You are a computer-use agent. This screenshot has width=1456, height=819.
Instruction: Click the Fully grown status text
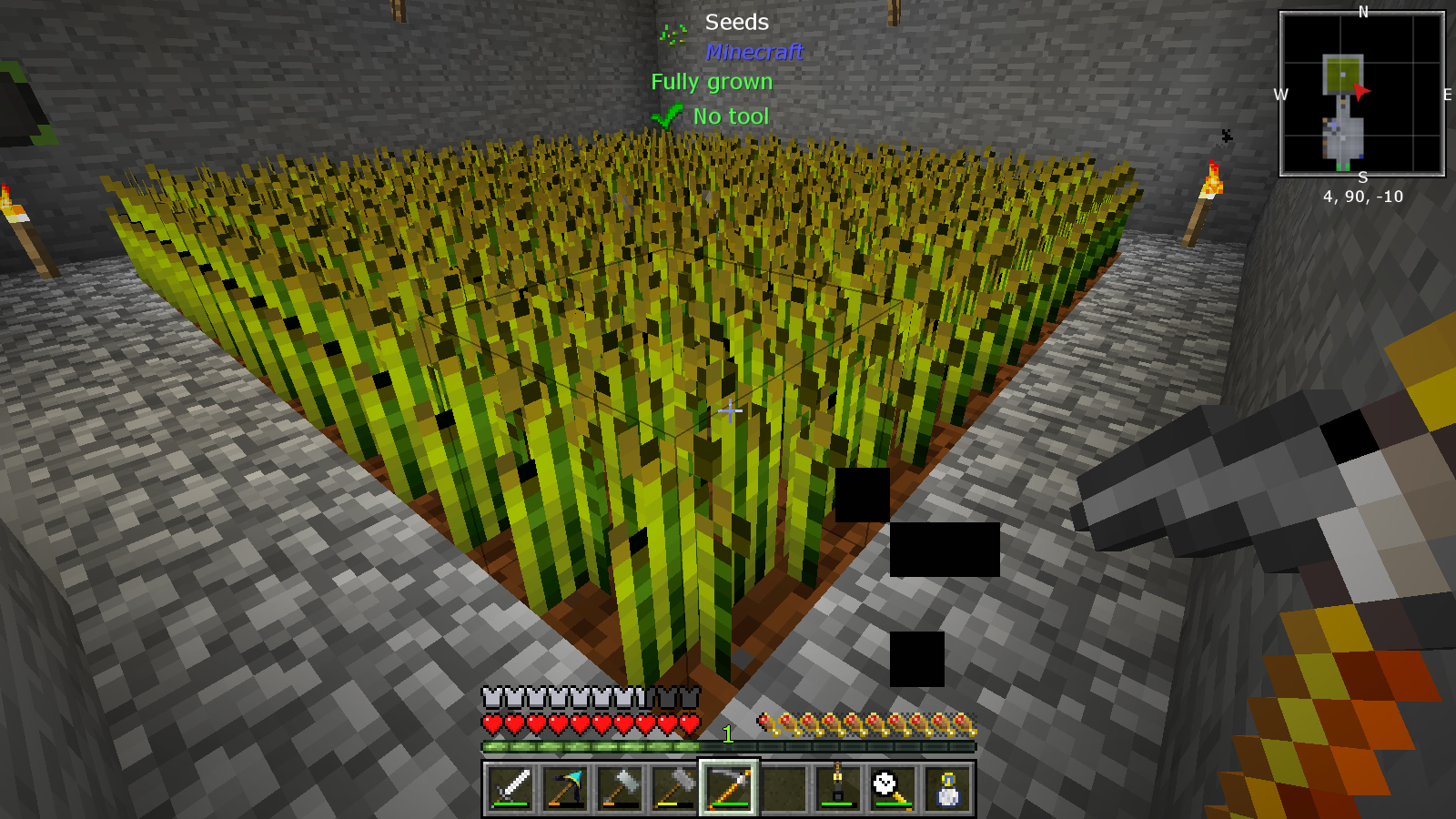click(713, 81)
